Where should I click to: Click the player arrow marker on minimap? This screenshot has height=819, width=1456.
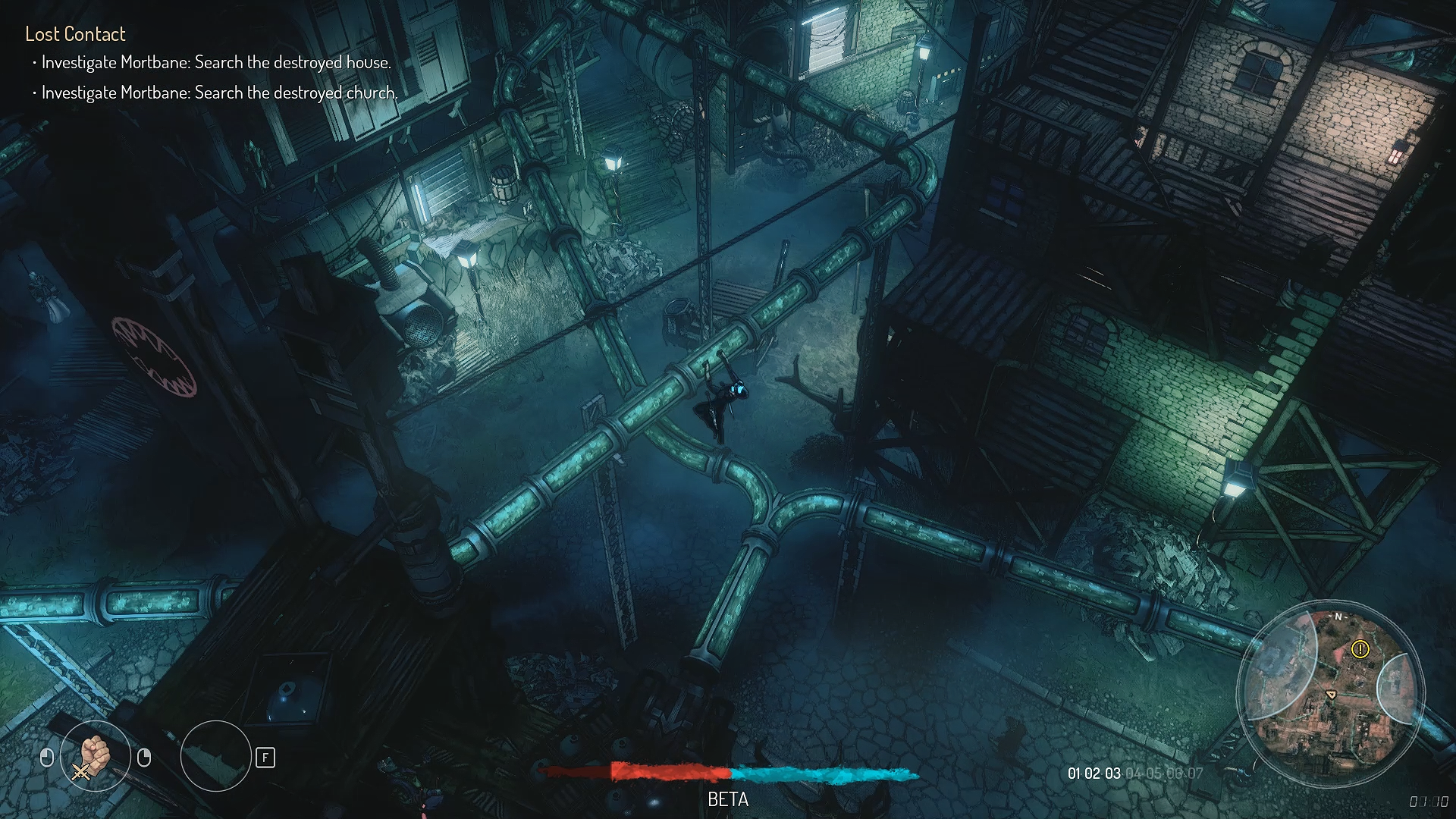coord(1330,694)
